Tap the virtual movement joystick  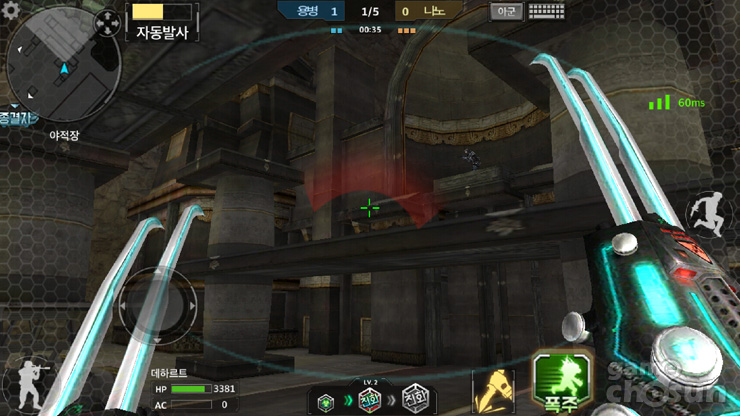151,305
